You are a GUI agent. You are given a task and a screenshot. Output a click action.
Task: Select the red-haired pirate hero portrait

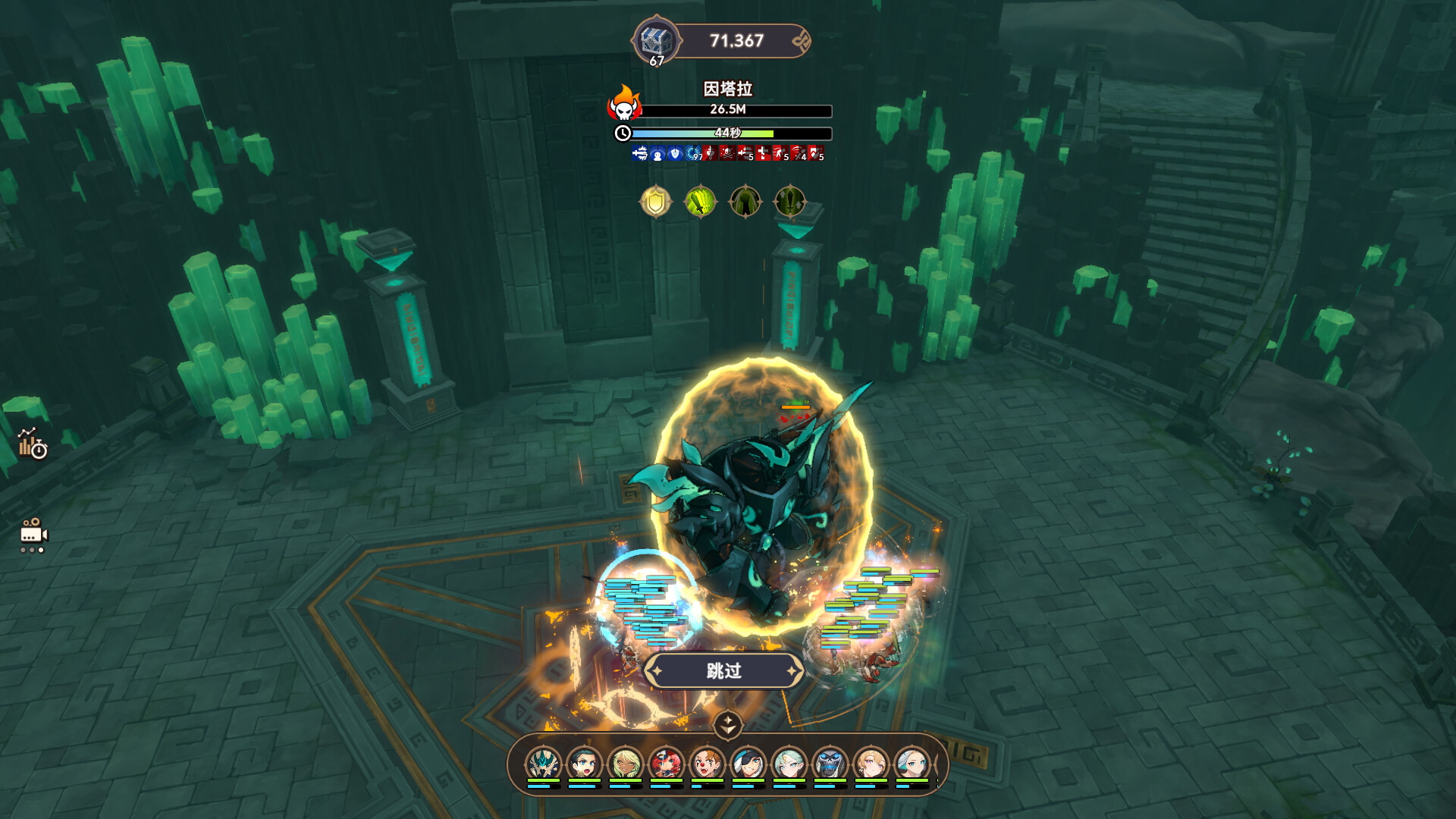[x=666, y=763]
